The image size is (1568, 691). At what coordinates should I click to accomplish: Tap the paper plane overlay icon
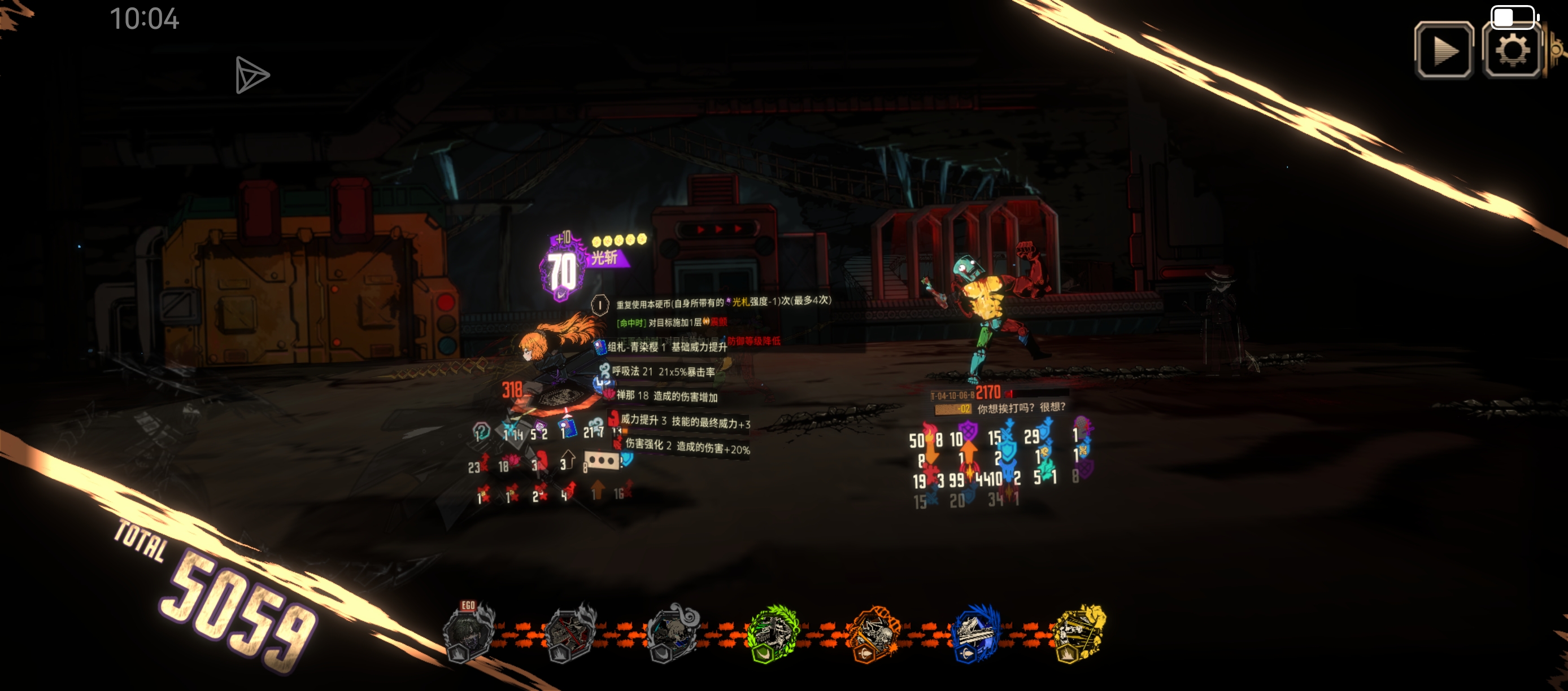[251, 76]
